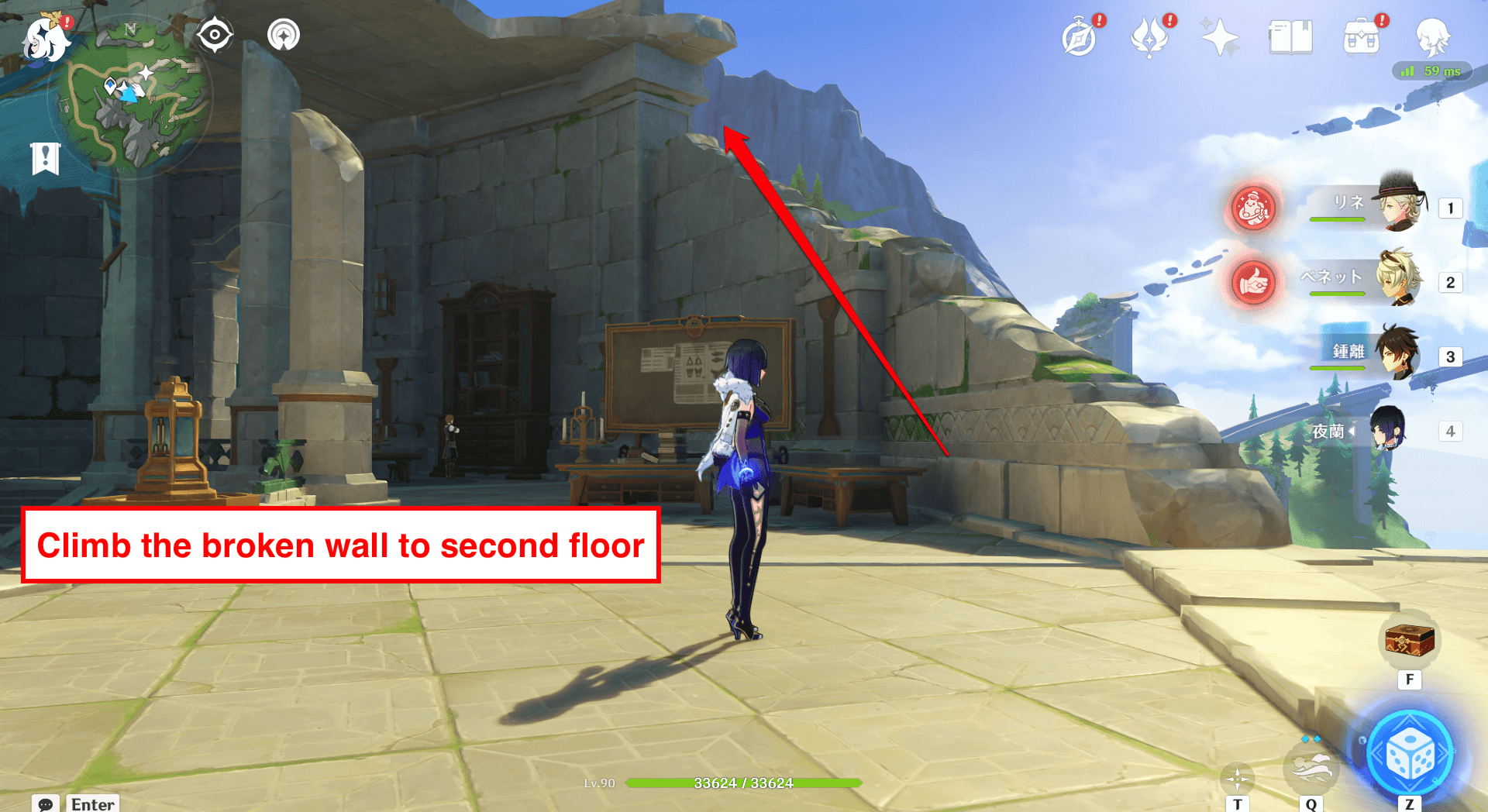This screenshot has width=1488, height=812.
Task: Open the quest banner flag icon on the left edge
Action: coord(46,158)
